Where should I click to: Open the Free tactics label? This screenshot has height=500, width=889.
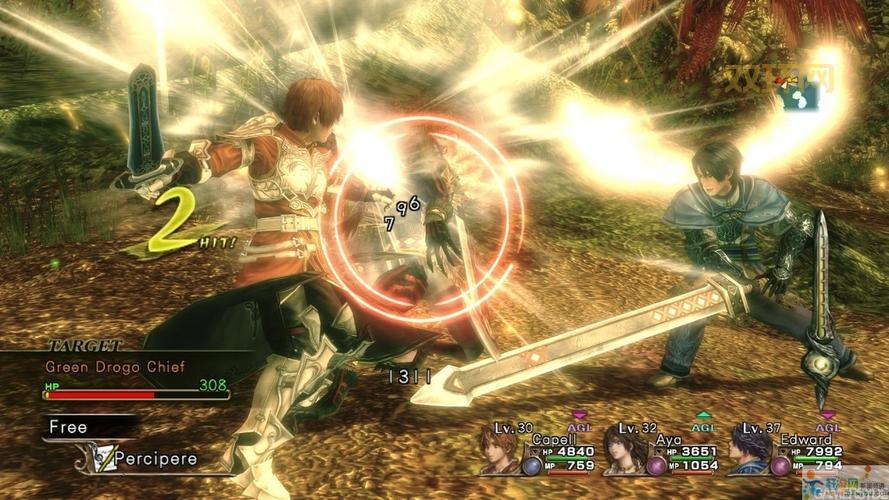[69, 427]
